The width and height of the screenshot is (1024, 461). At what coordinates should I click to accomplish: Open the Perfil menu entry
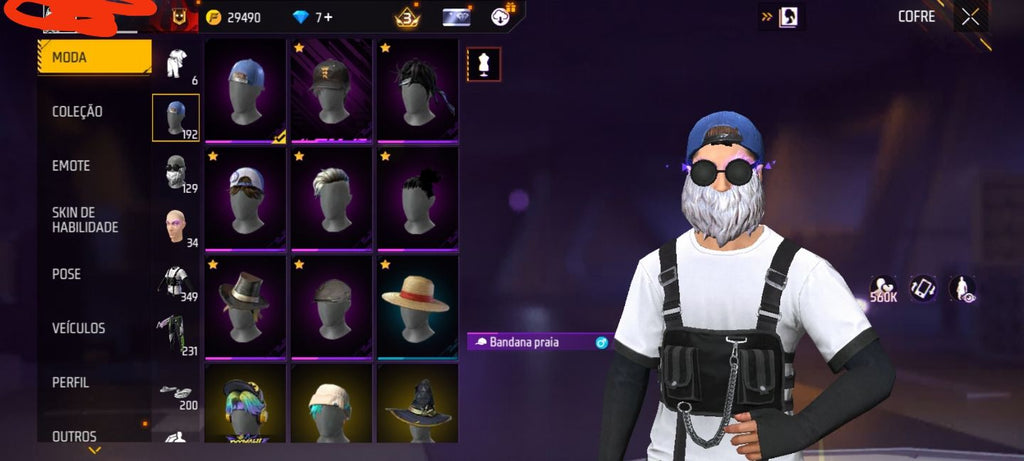pos(71,382)
